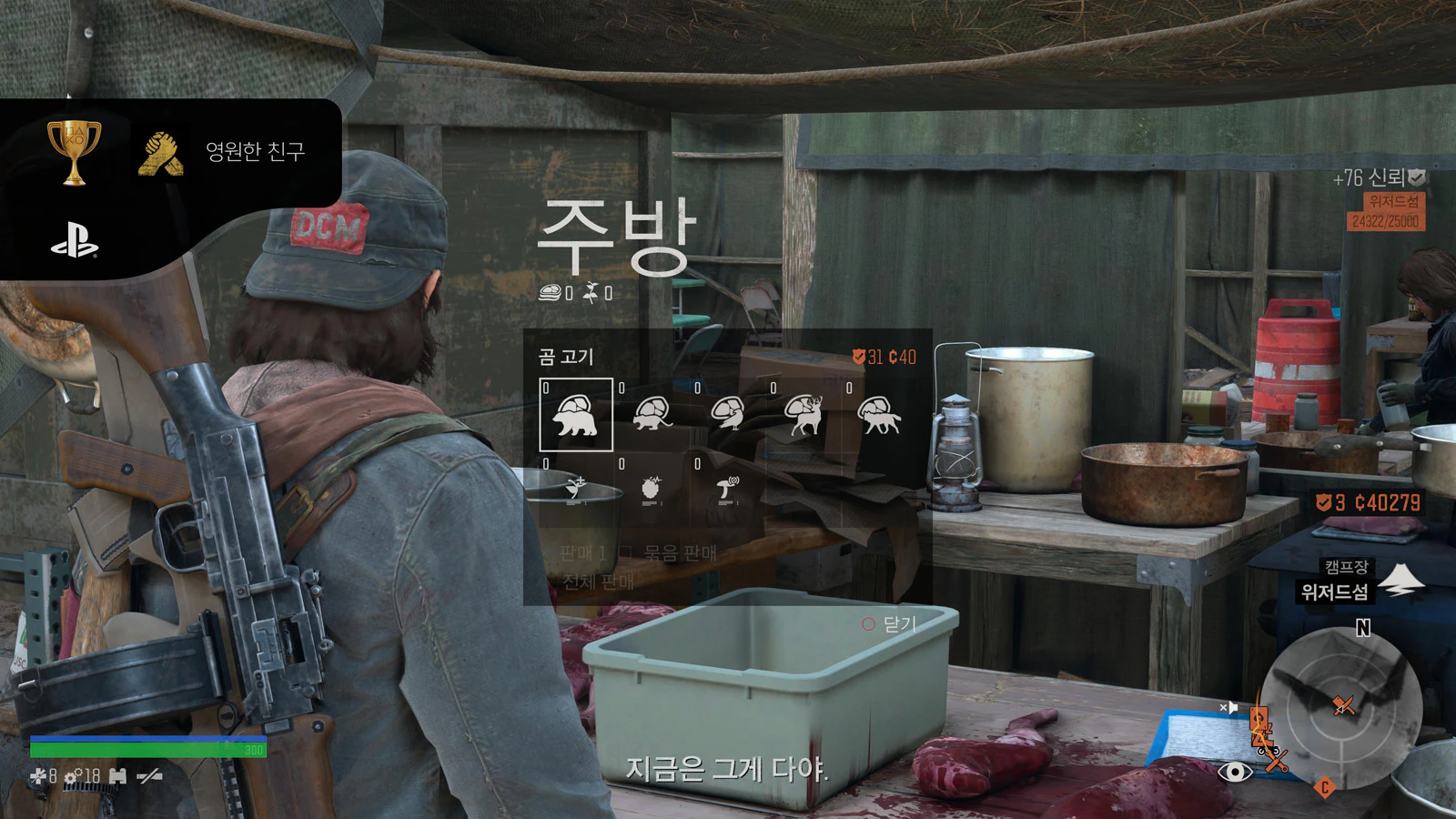1456x819 pixels.
Task: Select the crow meat slot
Action: (x=728, y=415)
